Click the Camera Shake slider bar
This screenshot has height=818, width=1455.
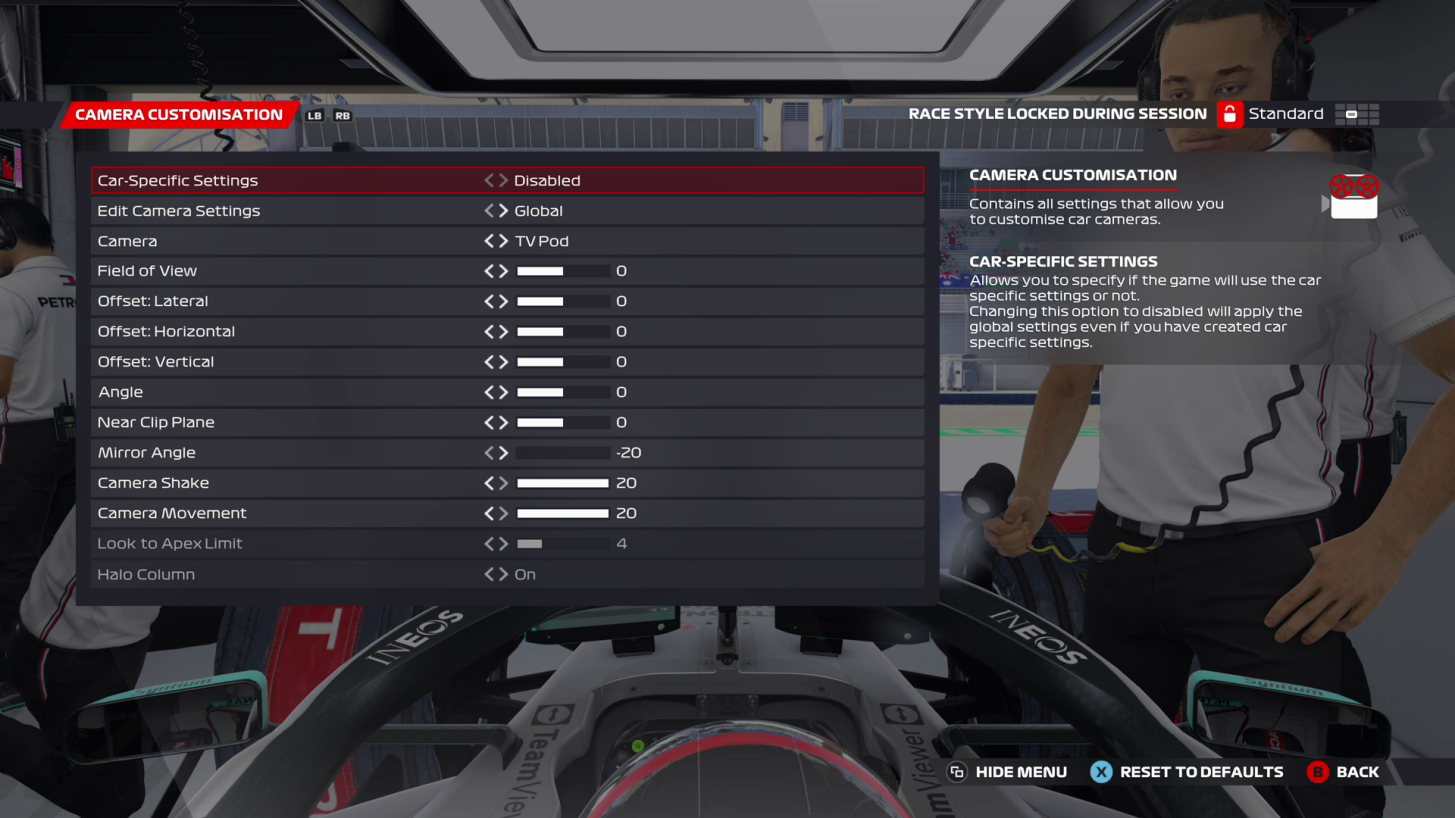tap(561, 483)
